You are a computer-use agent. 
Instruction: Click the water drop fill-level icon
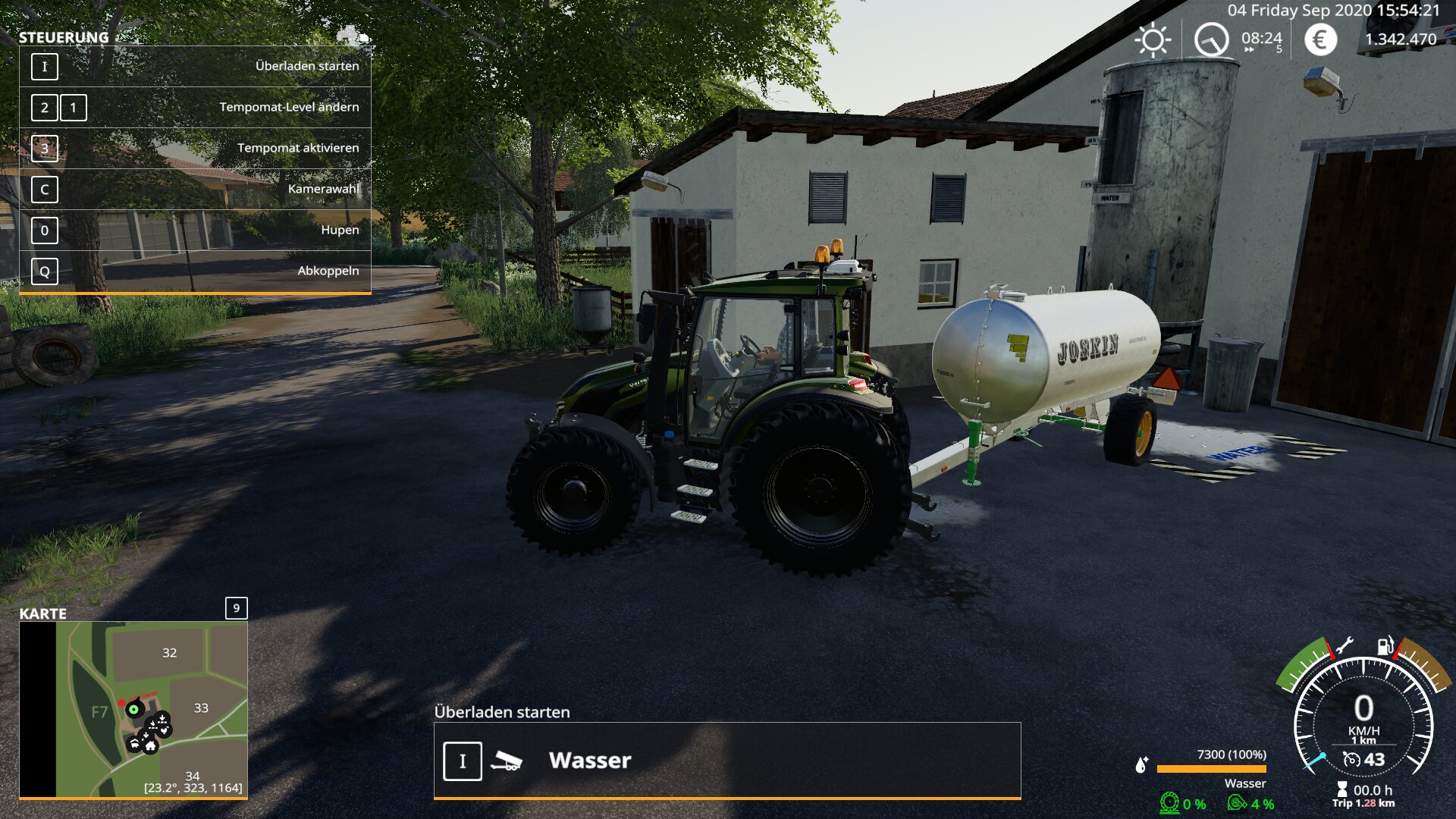[1141, 764]
